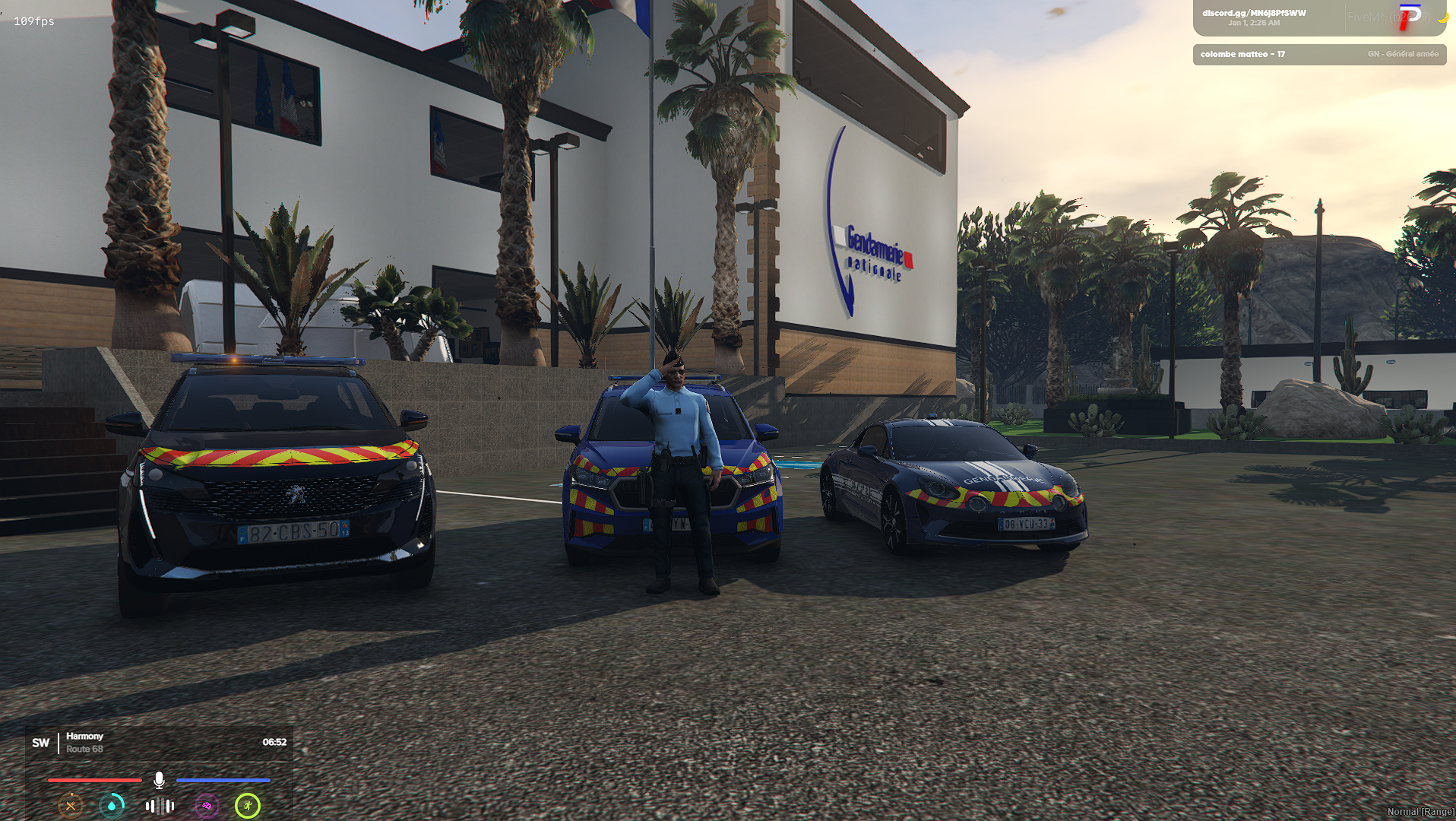The image size is (1456, 821).
Task: Click the green stamina runner icon
Action: [x=248, y=806]
